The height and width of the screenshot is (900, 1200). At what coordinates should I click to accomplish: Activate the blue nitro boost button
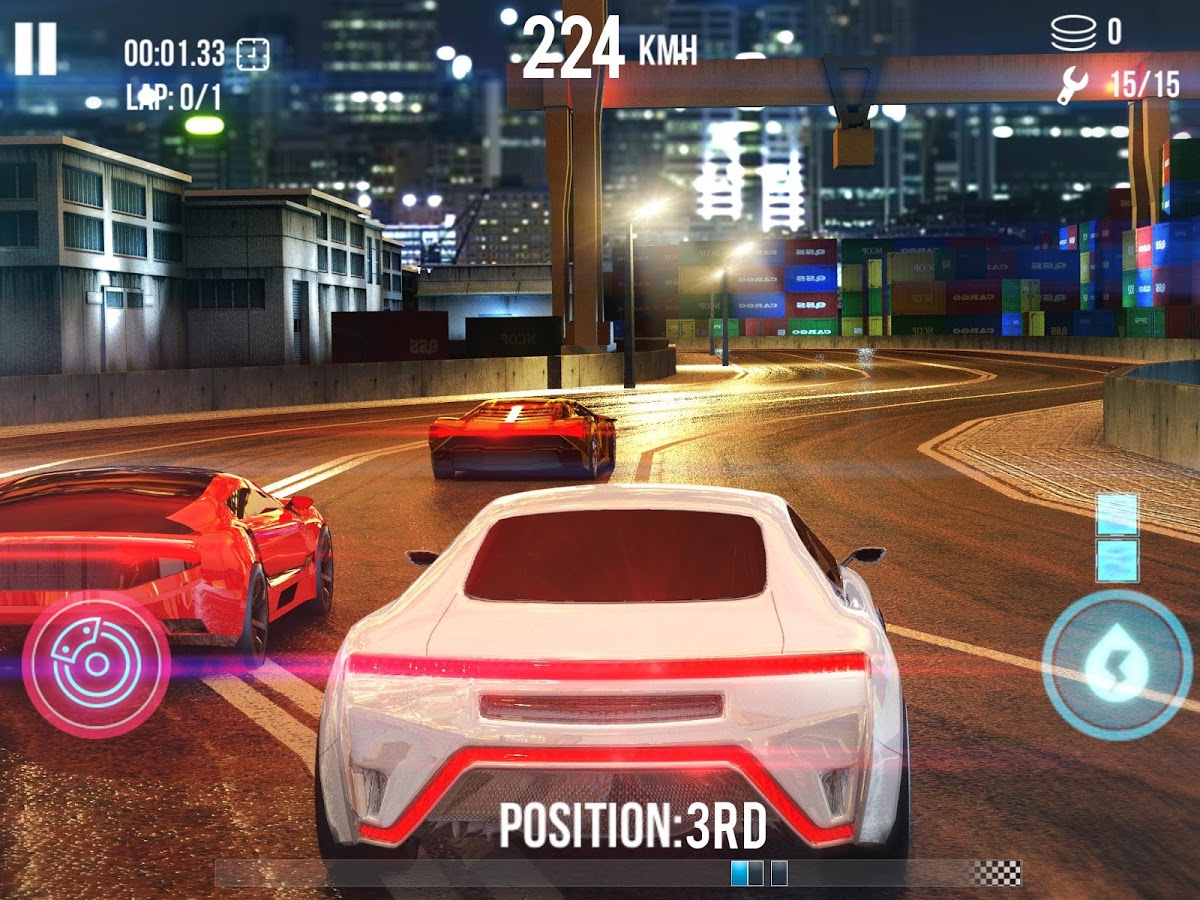point(1117,664)
